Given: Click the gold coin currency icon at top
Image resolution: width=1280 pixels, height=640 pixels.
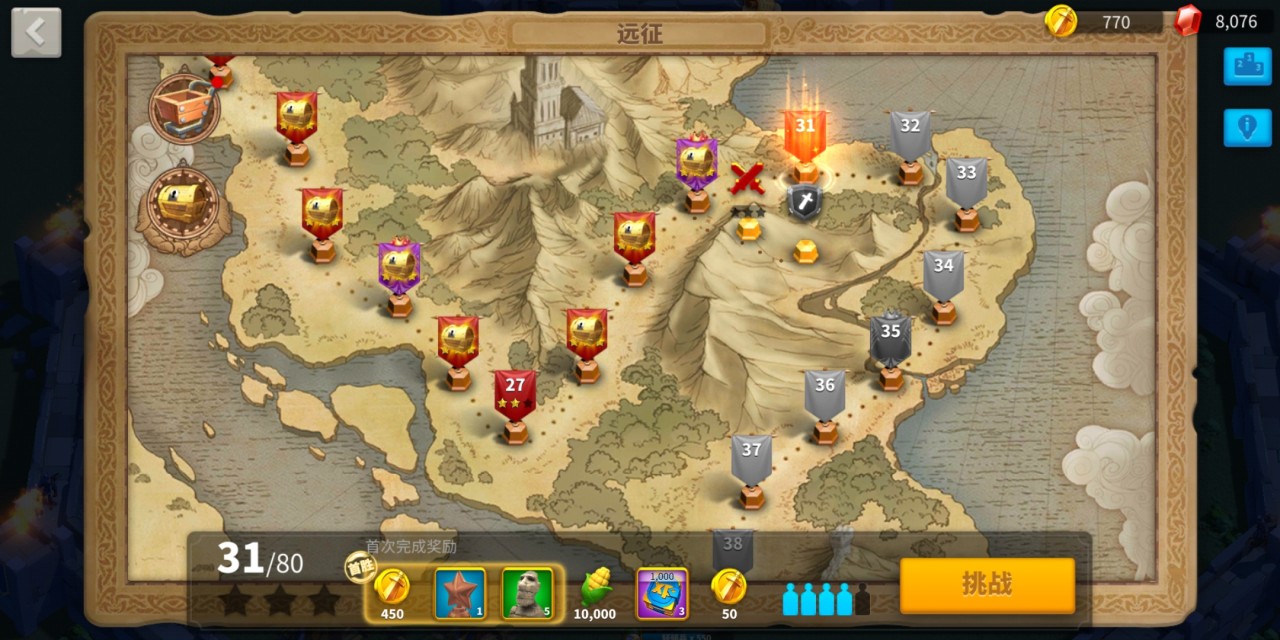Looking at the screenshot, I should [1060, 20].
